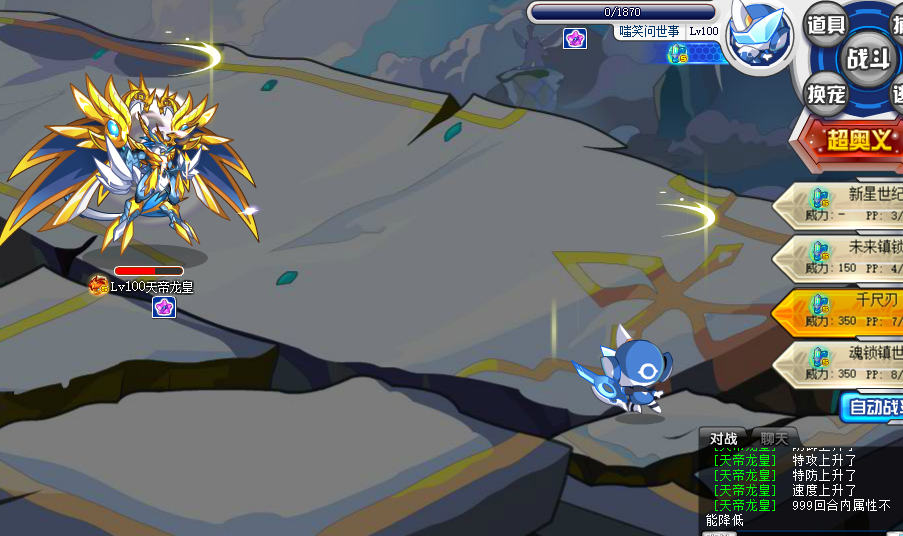Enable 自动战斗 auto battle

click(872, 407)
